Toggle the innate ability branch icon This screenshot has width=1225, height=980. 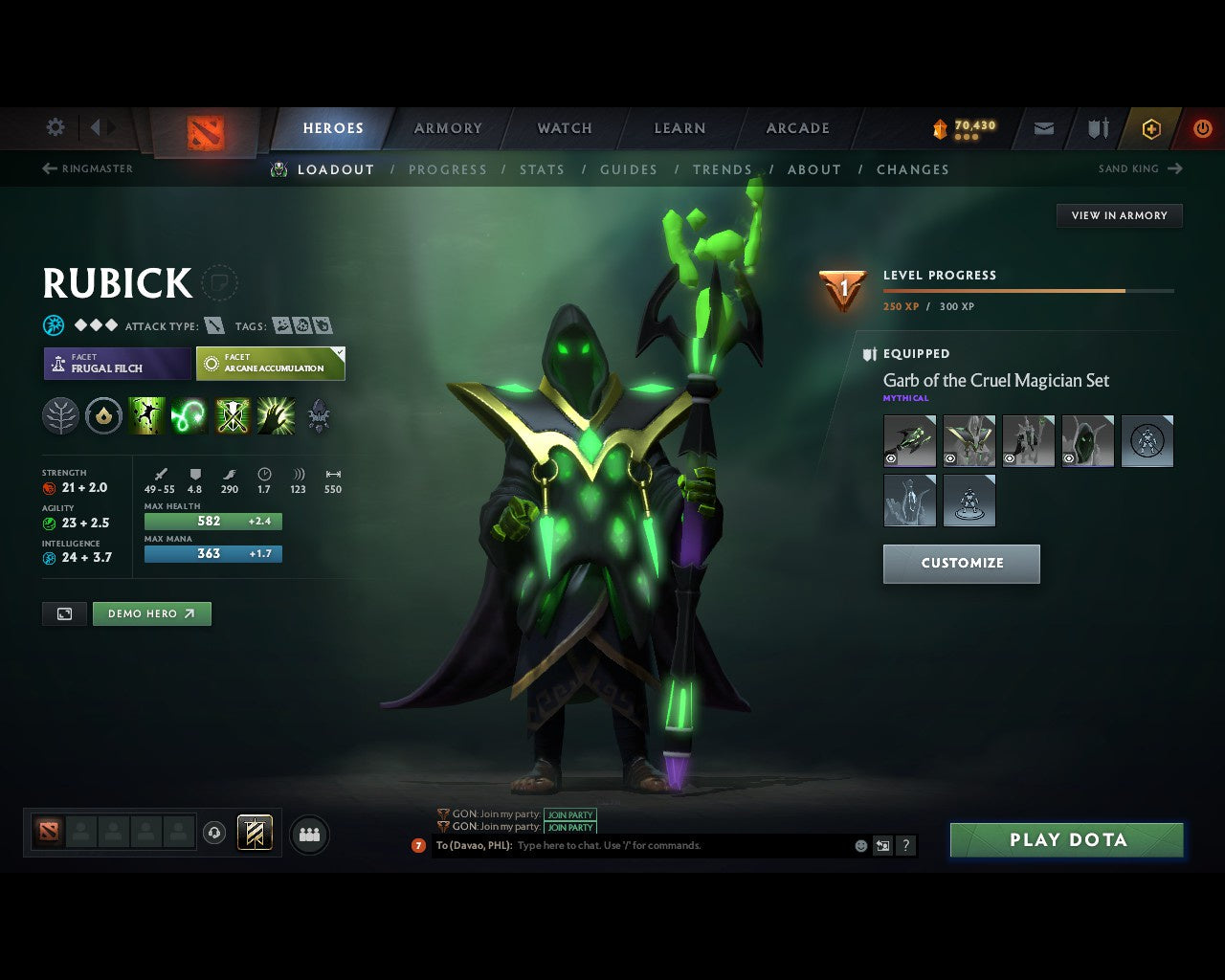pyautogui.click(x=60, y=414)
